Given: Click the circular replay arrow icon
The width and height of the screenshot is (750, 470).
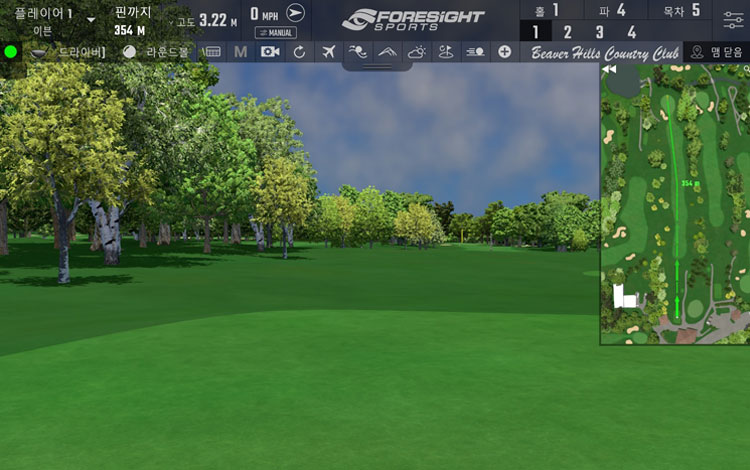Looking at the screenshot, I should 299,51.
